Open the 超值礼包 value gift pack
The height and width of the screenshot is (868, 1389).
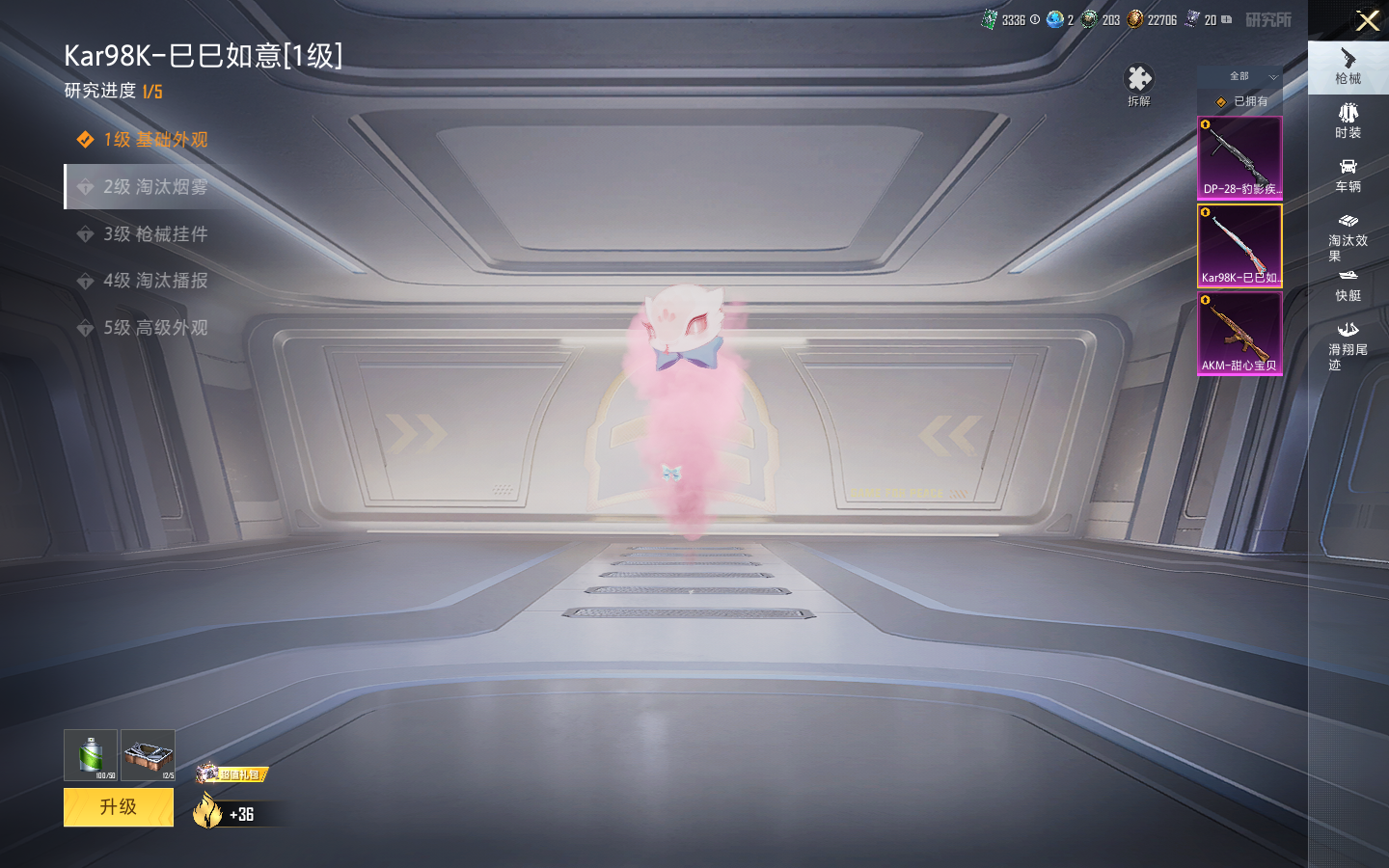[232, 773]
